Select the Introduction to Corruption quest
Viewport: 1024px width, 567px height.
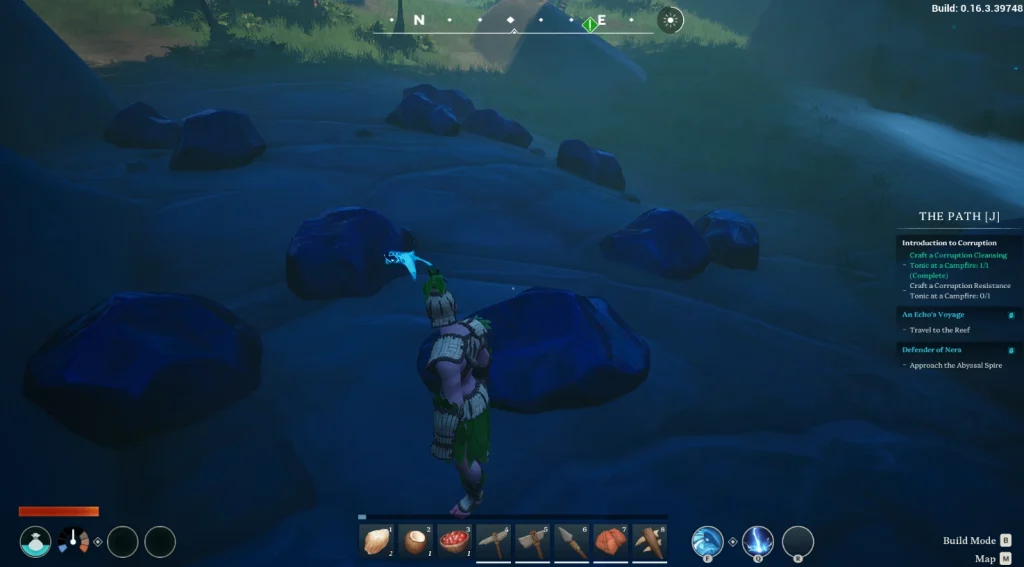pyautogui.click(x=949, y=243)
